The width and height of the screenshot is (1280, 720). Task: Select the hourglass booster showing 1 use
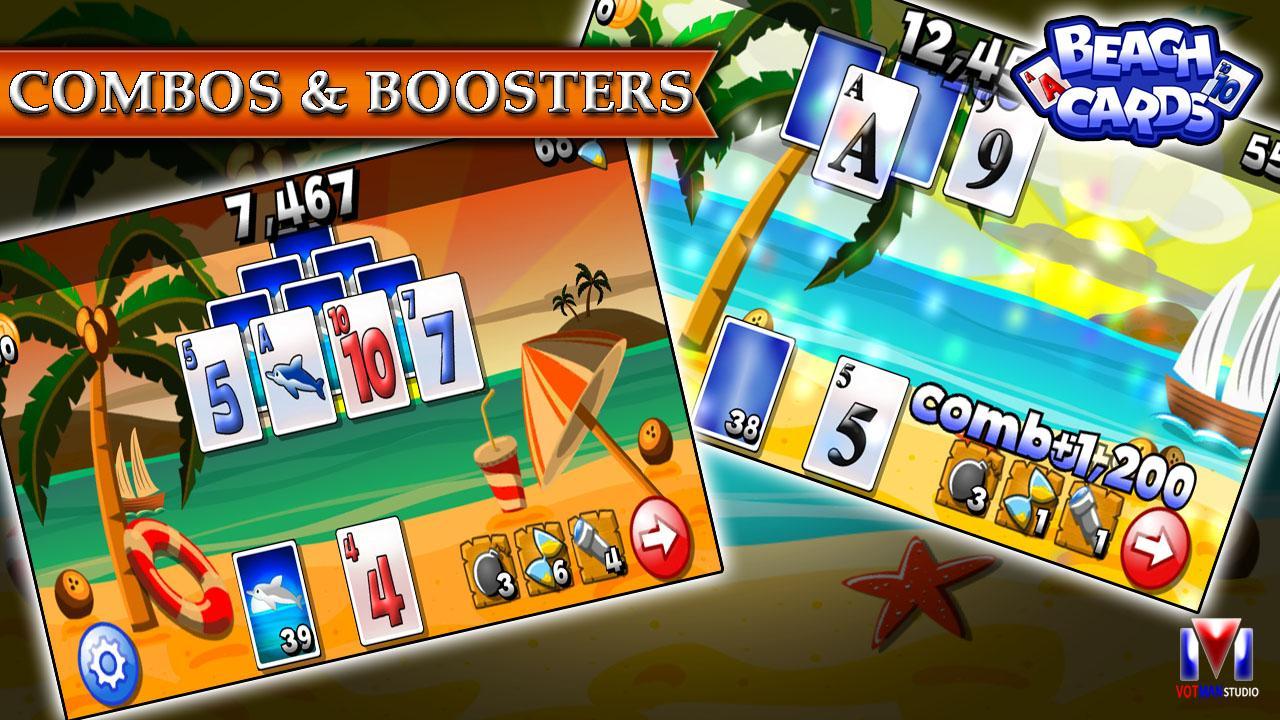[x=1030, y=498]
